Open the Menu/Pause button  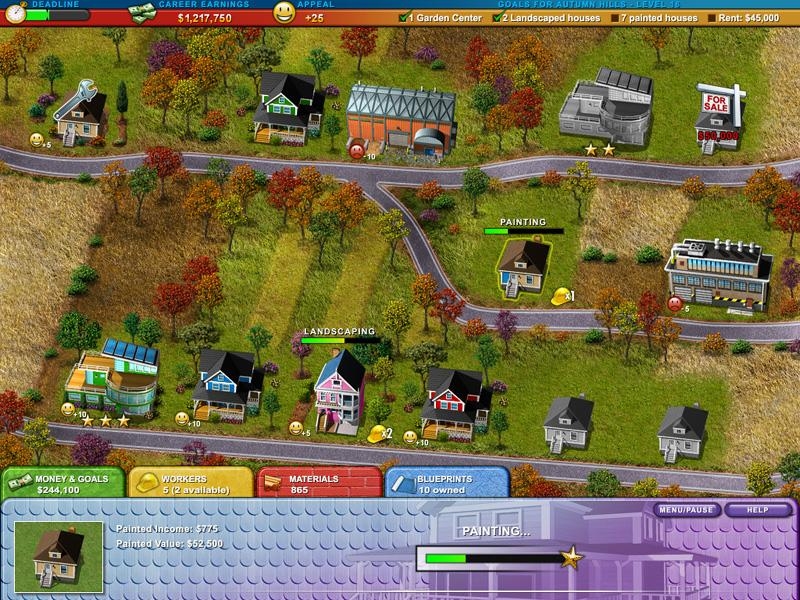(688, 510)
